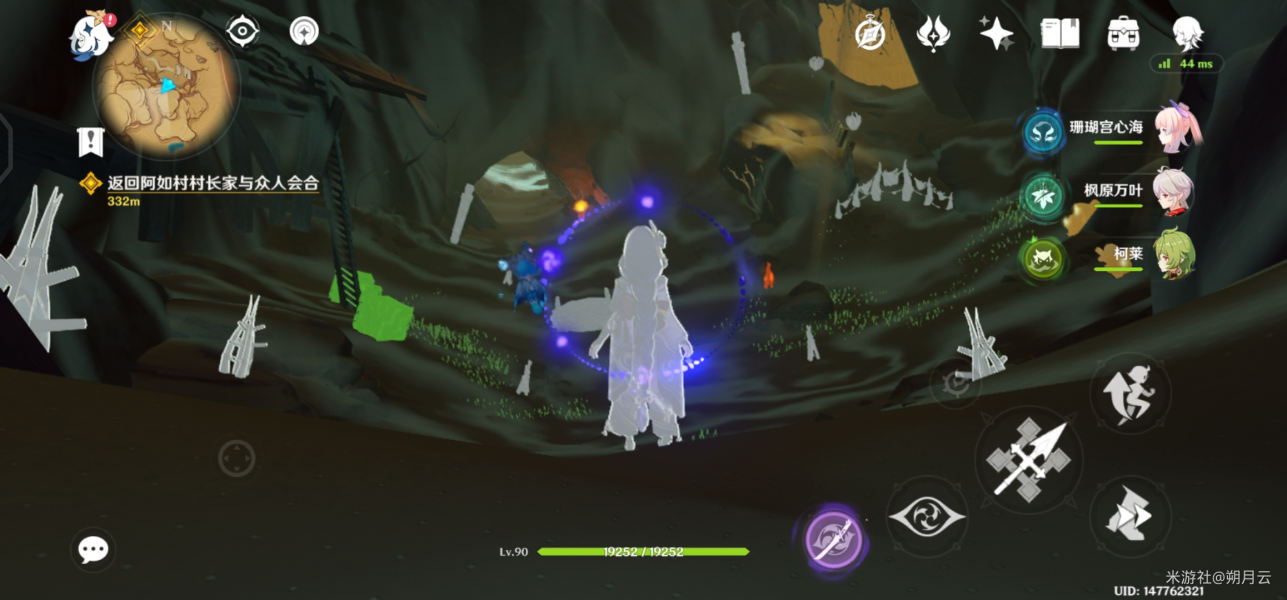
Task: Open the character profile silhouette icon
Action: pyautogui.click(x=1187, y=34)
